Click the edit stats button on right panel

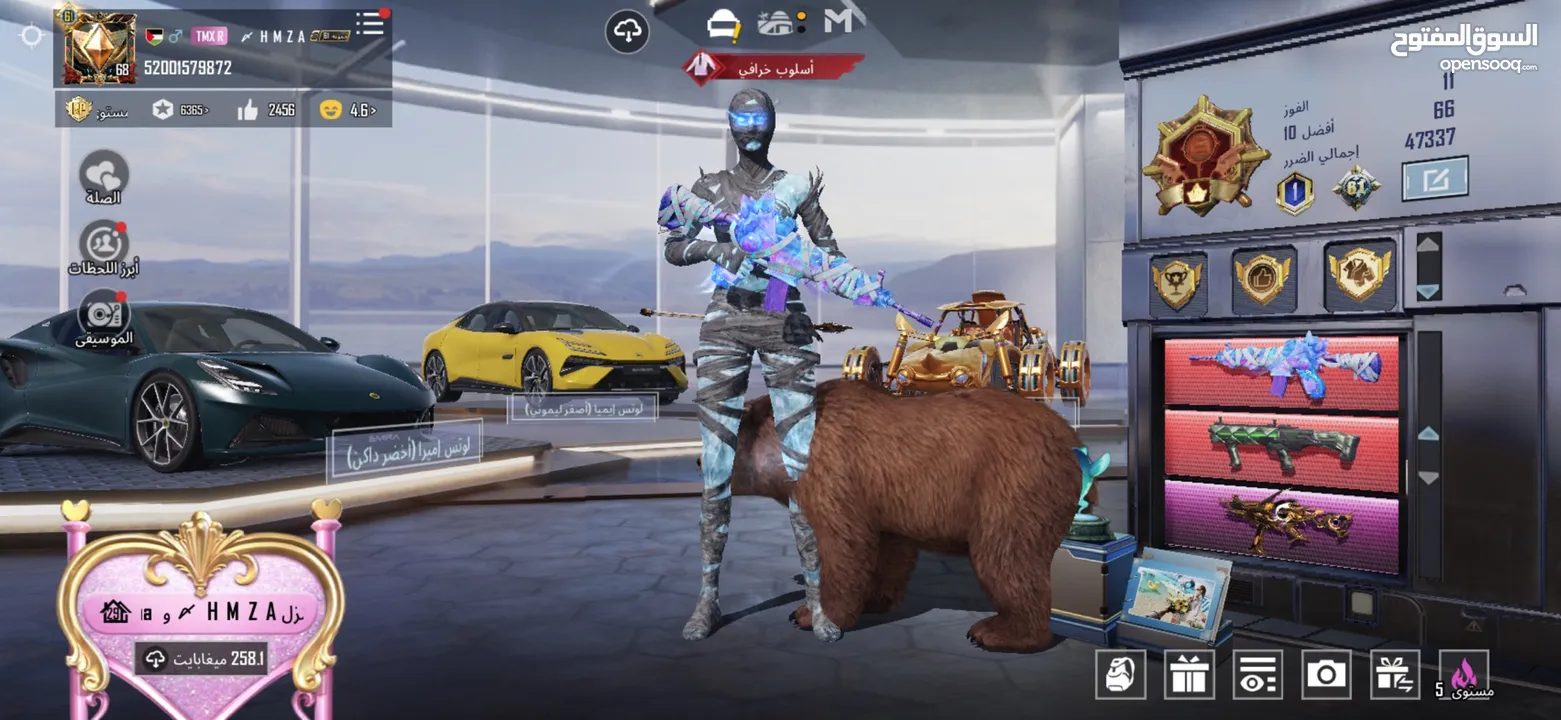tap(1434, 178)
